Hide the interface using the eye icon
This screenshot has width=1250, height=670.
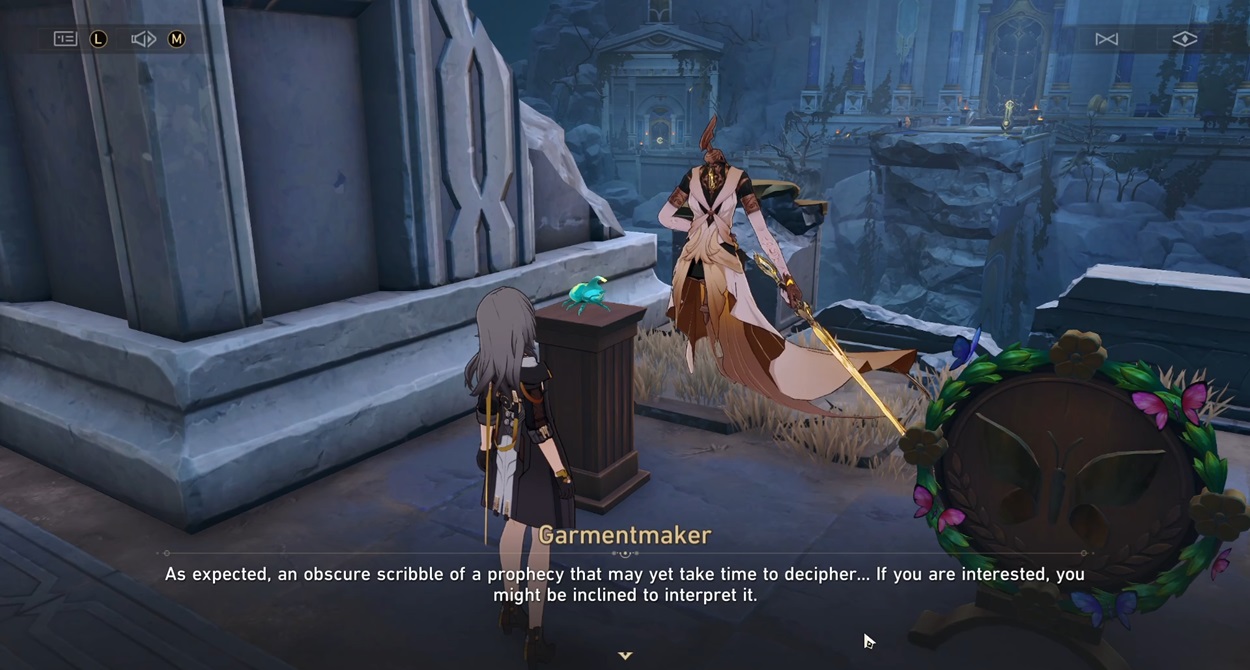(1184, 39)
